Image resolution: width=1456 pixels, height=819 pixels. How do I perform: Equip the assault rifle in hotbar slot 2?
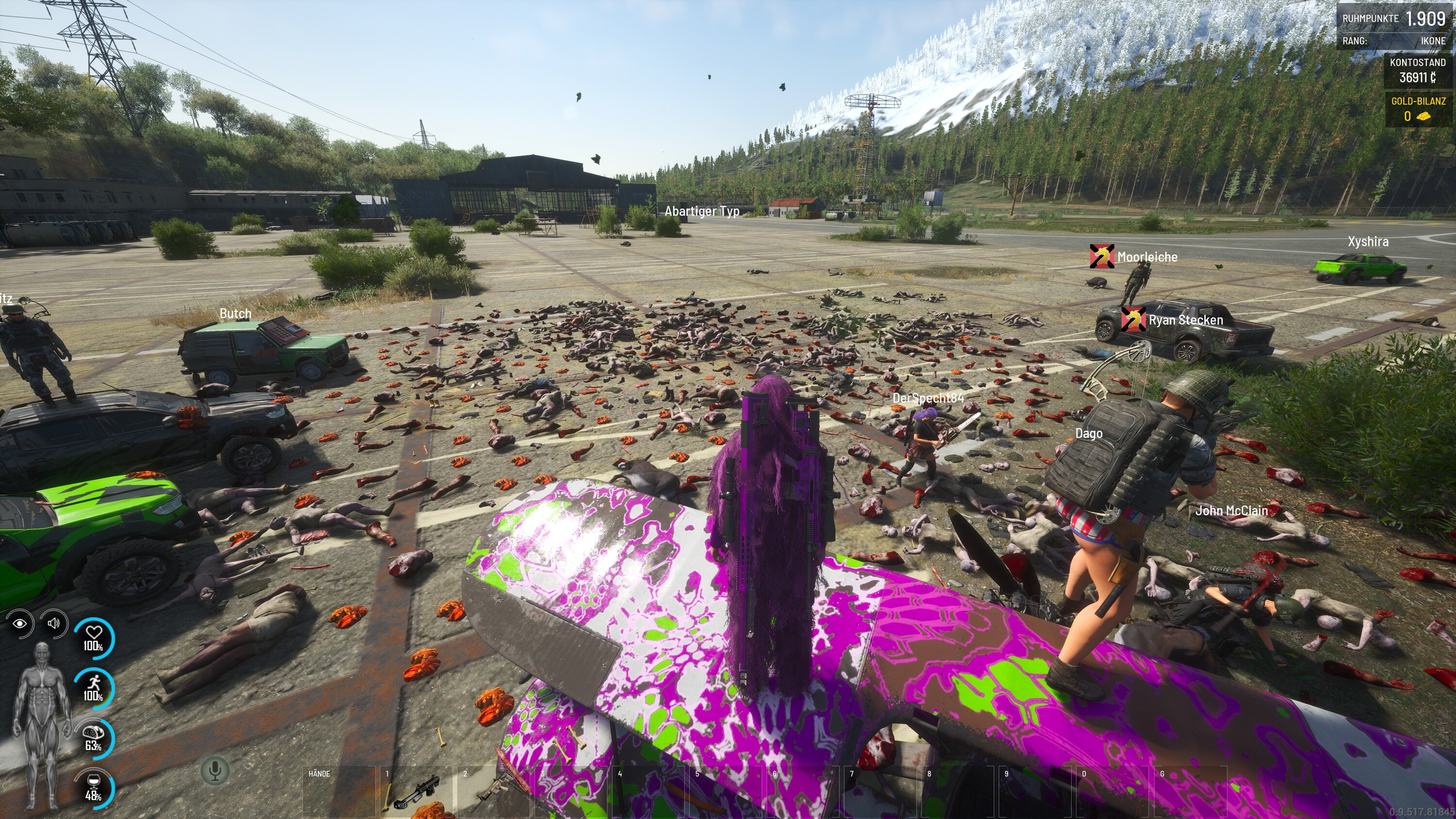(x=494, y=792)
